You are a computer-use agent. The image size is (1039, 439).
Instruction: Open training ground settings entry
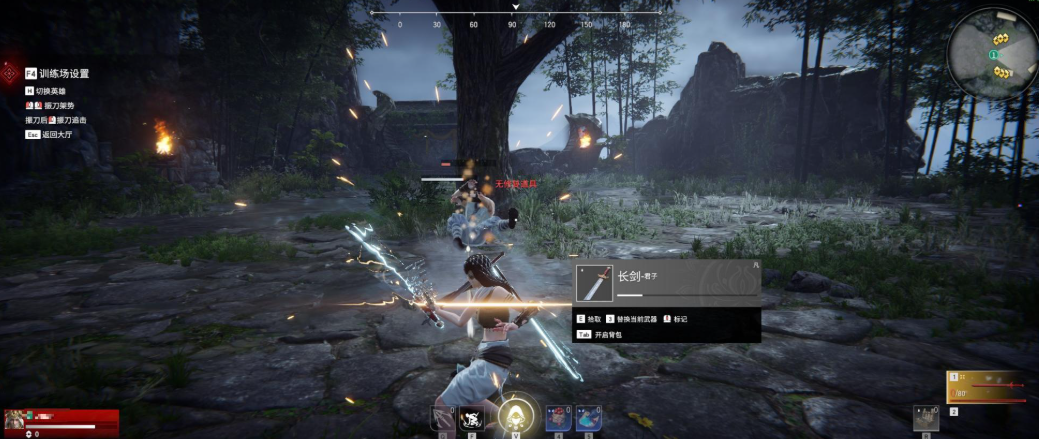tap(58, 73)
